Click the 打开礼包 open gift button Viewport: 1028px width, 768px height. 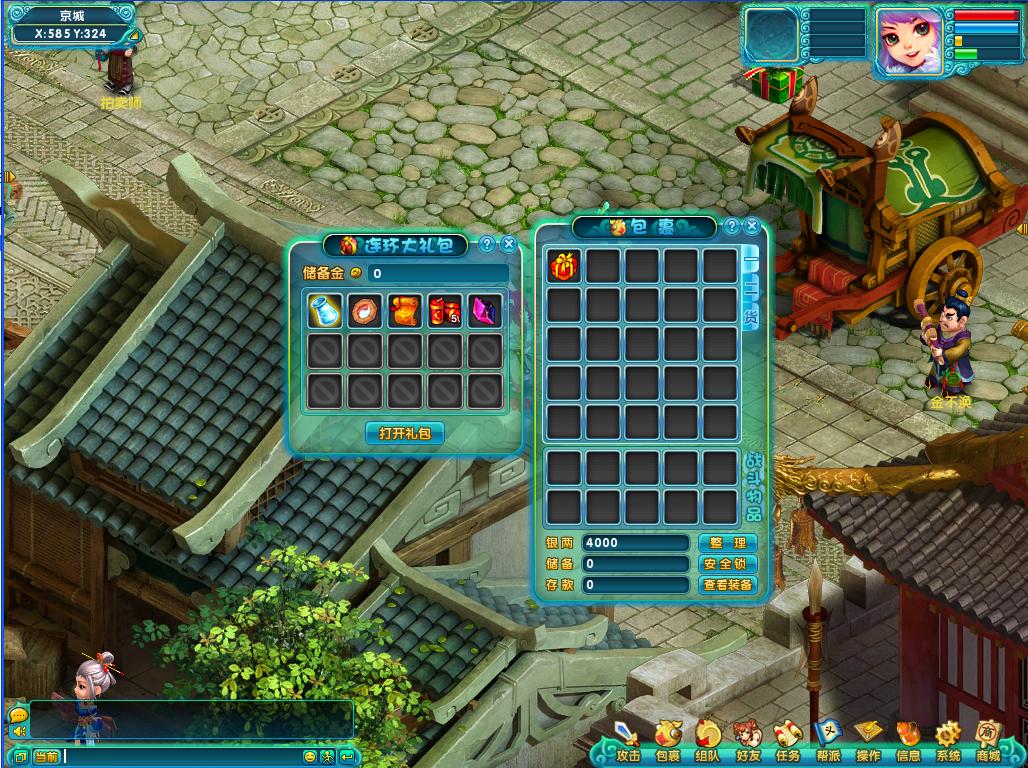pyautogui.click(x=404, y=433)
